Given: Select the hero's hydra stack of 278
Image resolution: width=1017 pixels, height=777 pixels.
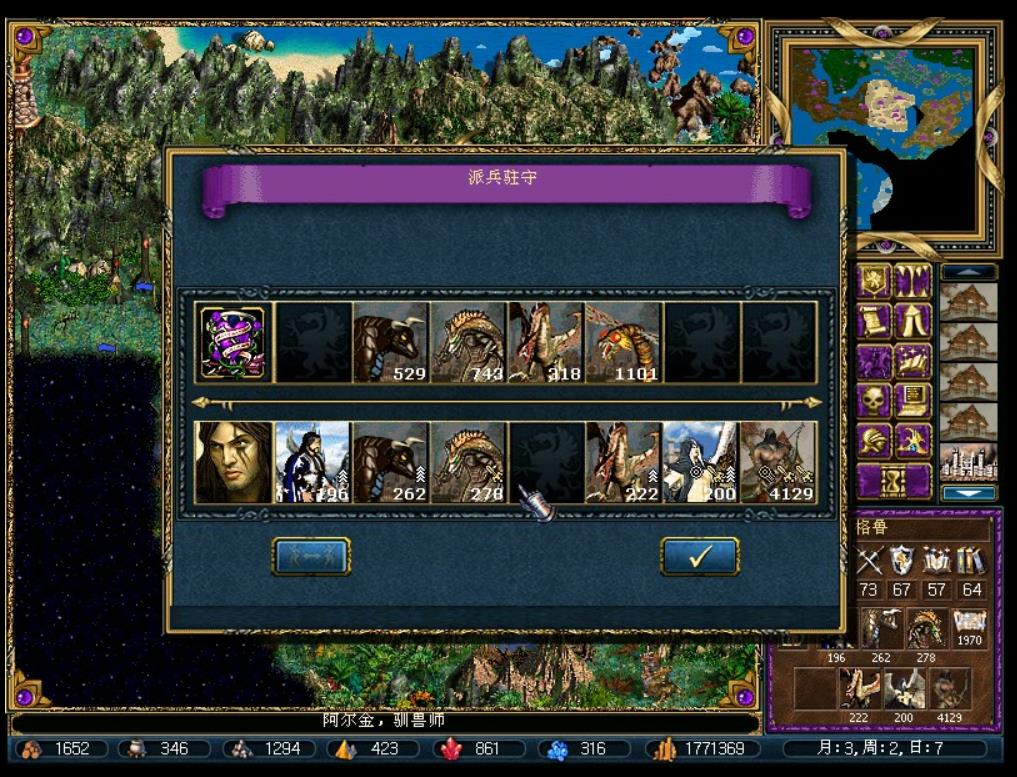Looking at the screenshot, I should [468, 462].
